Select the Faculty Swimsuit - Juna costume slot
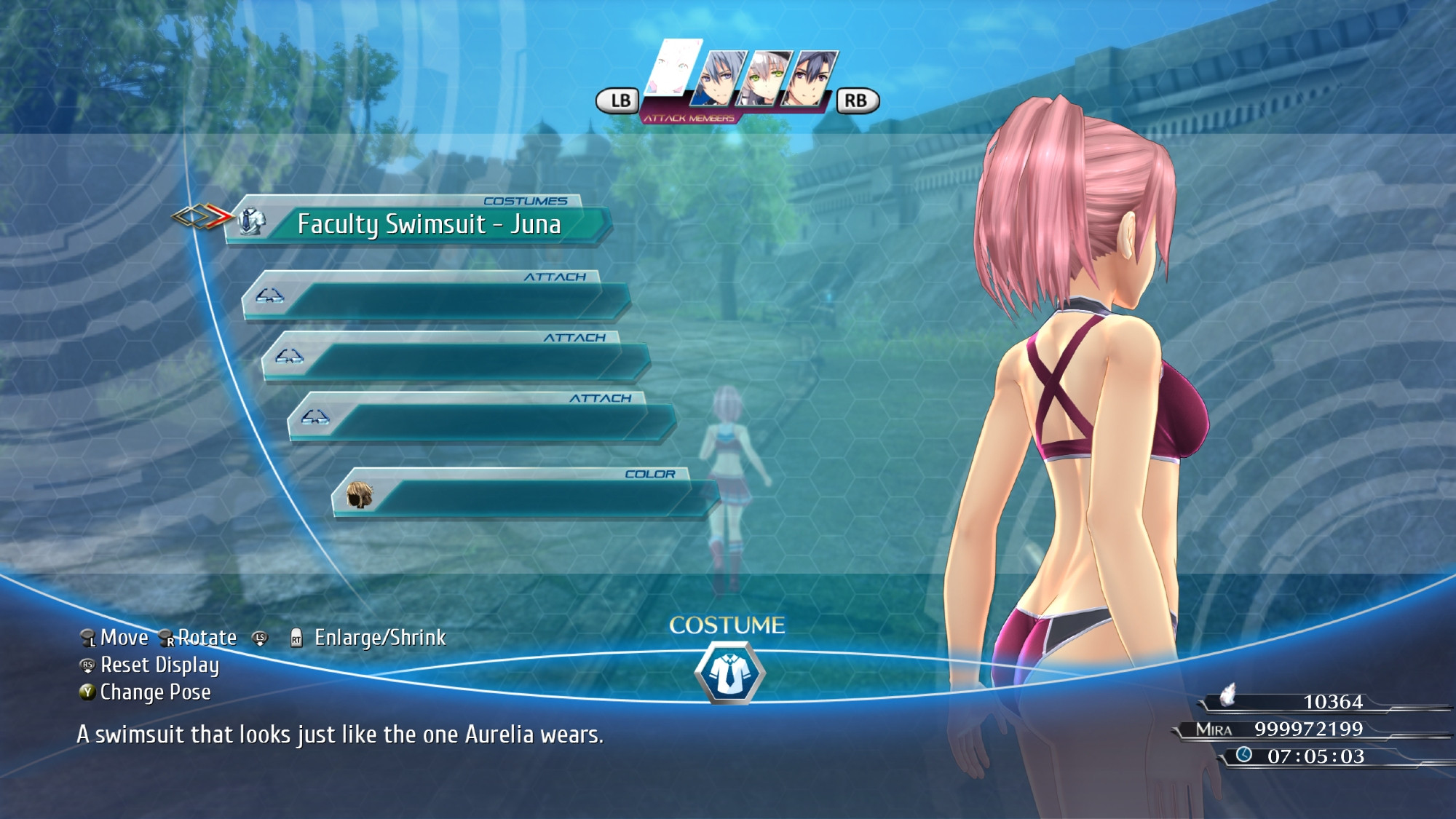Screen dimensions: 1456x819 (428, 223)
